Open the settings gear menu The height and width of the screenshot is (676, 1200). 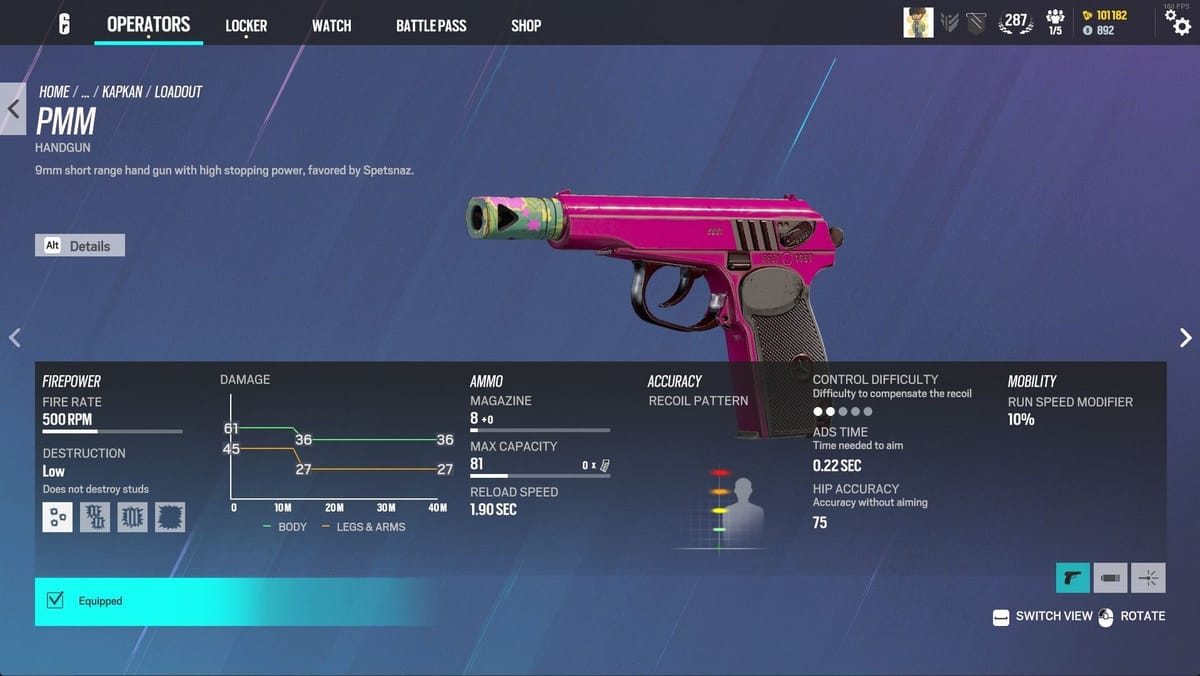pyautogui.click(x=1177, y=23)
